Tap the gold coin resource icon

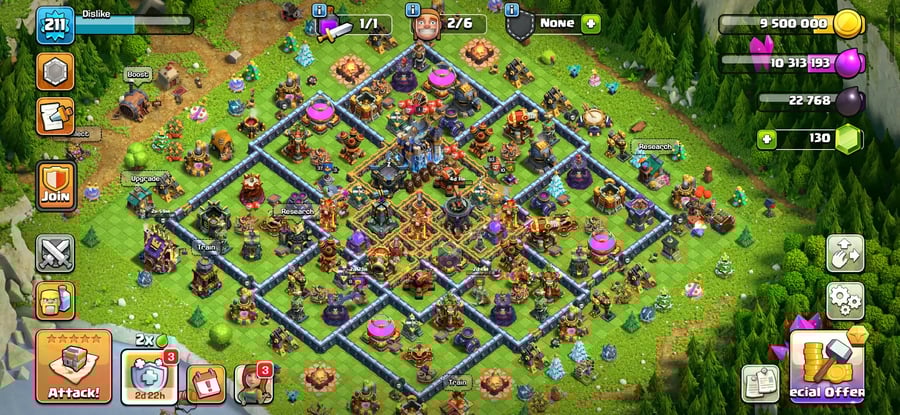848,23
